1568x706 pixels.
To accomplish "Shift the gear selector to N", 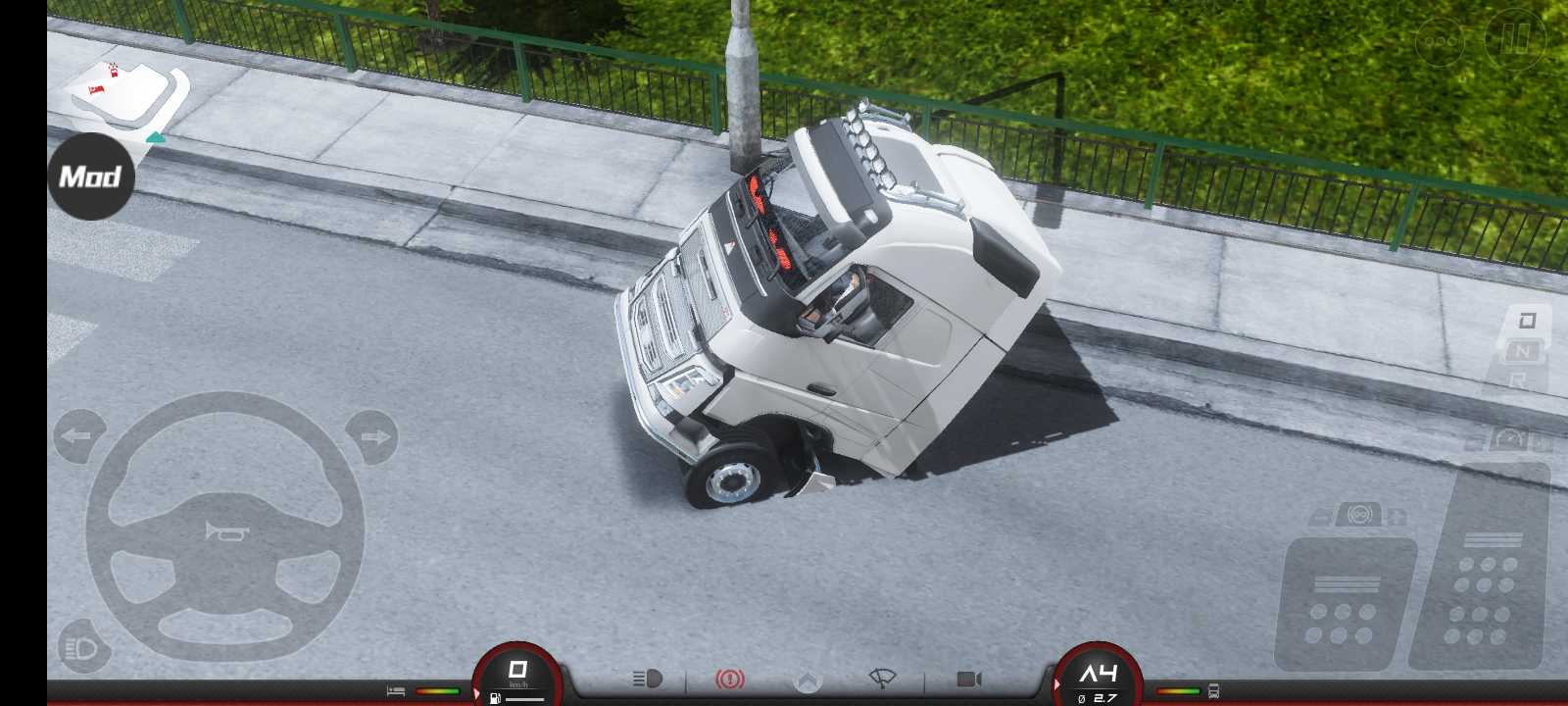I will point(1522,350).
